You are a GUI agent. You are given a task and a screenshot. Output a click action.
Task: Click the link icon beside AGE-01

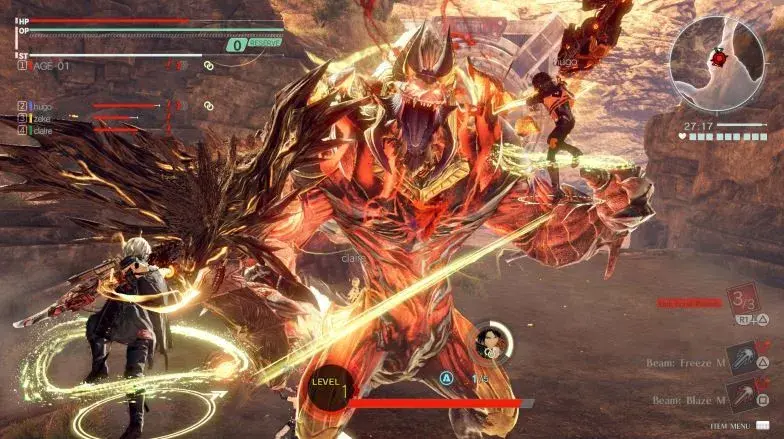[209, 66]
